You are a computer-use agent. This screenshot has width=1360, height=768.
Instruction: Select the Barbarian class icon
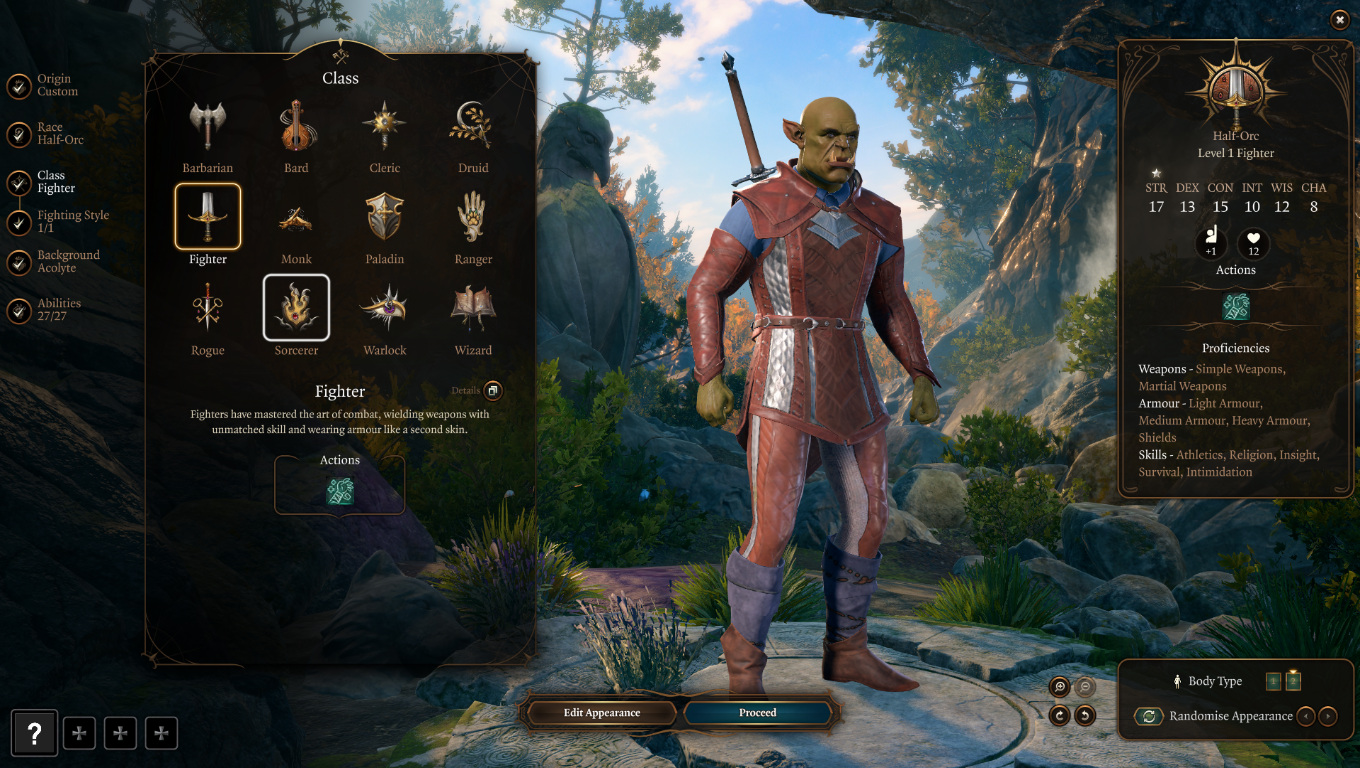[207, 124]
